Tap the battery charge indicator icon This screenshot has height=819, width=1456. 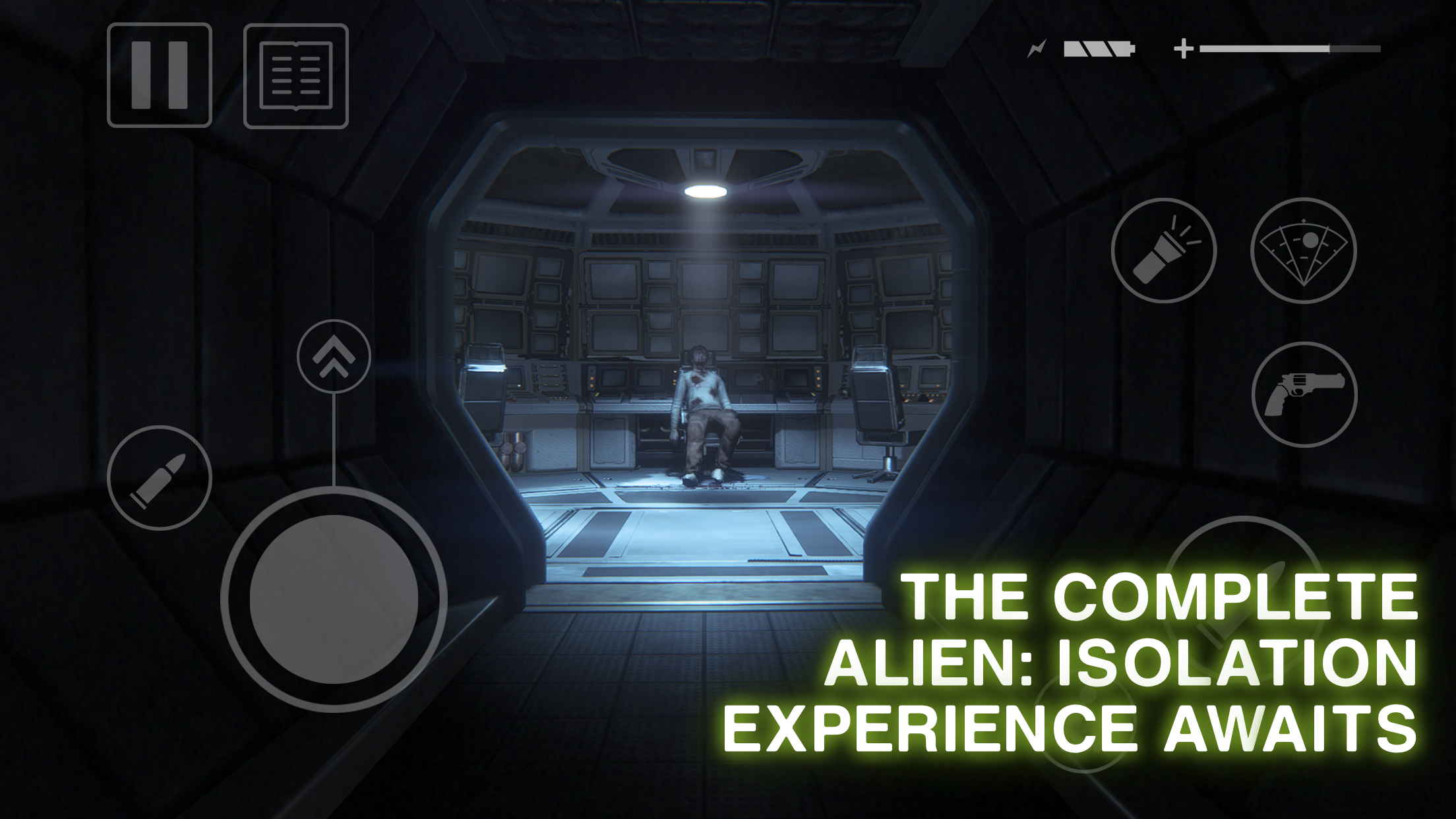click(1098, 47)
